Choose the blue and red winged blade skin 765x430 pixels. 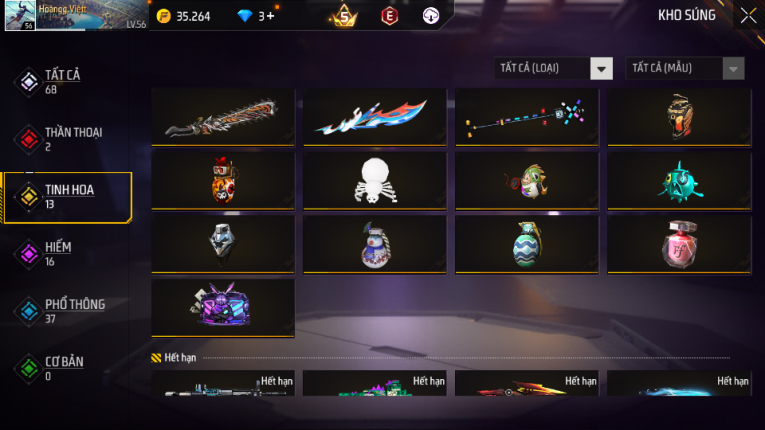(375, 118)
